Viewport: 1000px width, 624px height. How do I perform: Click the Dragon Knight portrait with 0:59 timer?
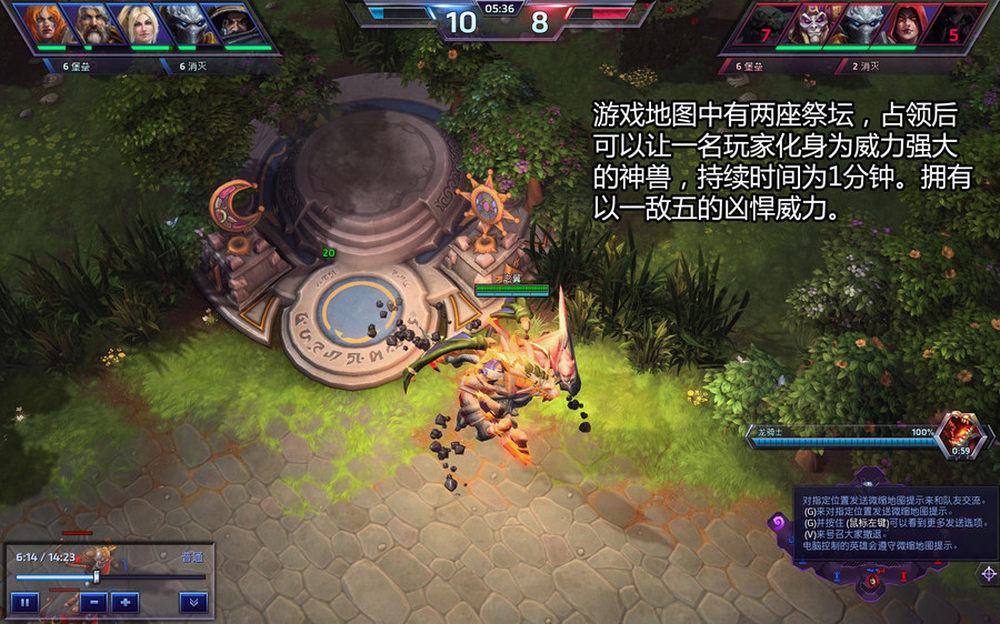coord(961,434)
